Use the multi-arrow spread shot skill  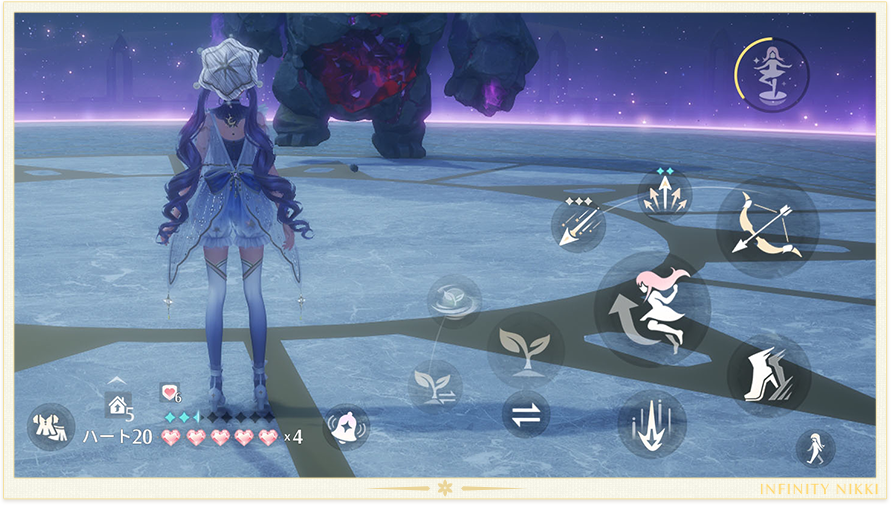pos(665,195)
